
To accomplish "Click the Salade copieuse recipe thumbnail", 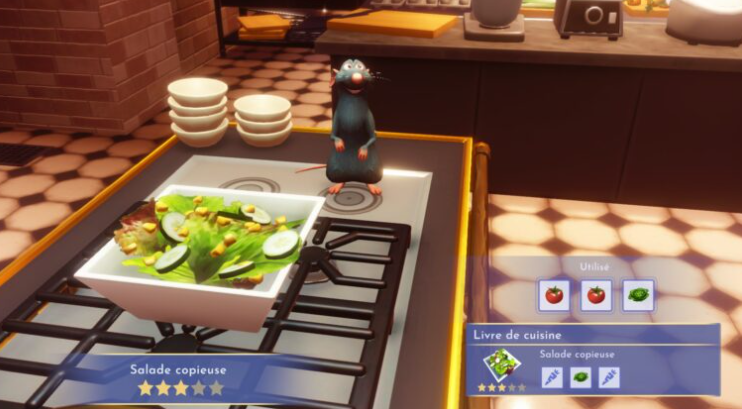I will [500, 364].
